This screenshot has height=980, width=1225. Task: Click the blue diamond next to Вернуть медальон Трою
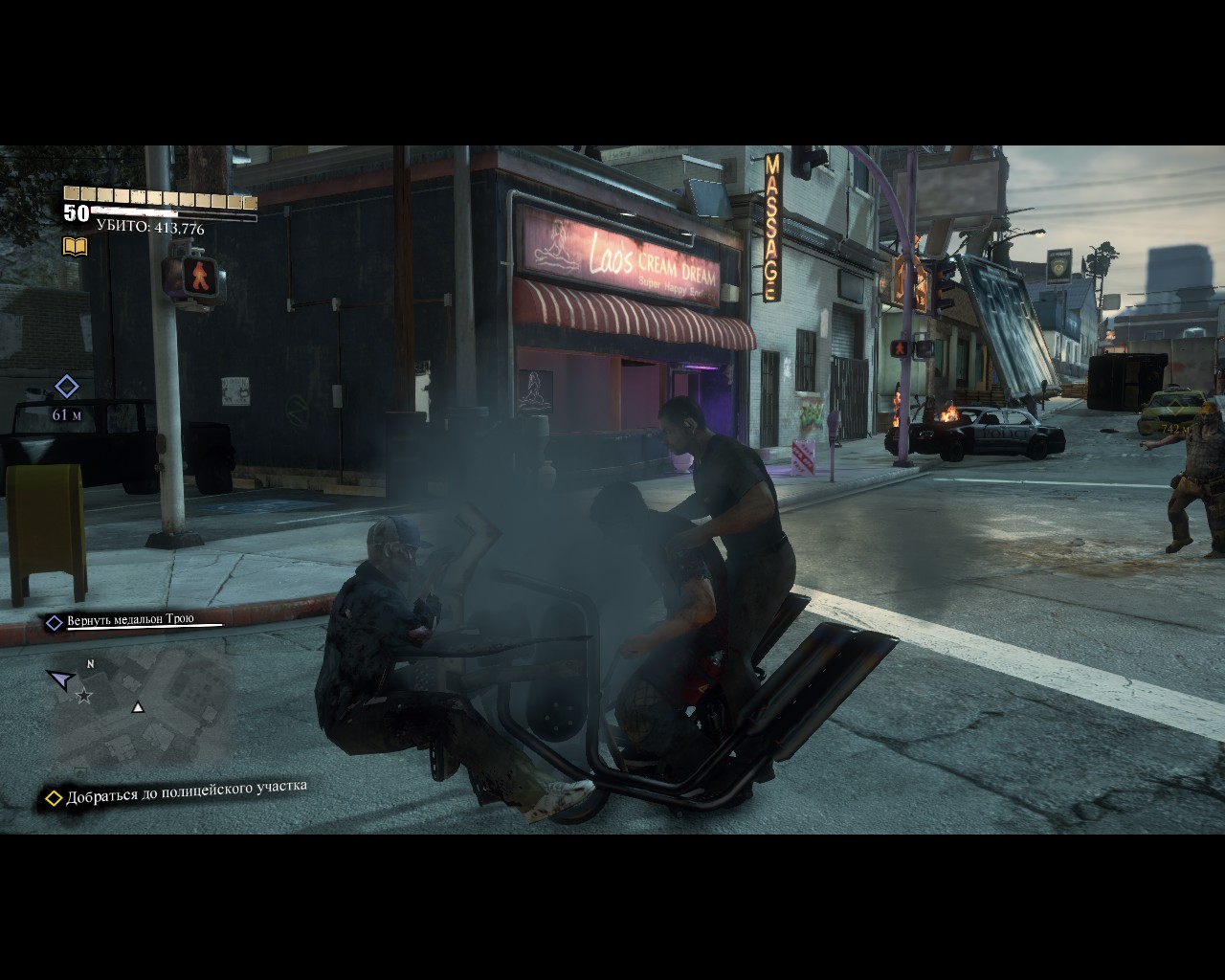(53, 619)
